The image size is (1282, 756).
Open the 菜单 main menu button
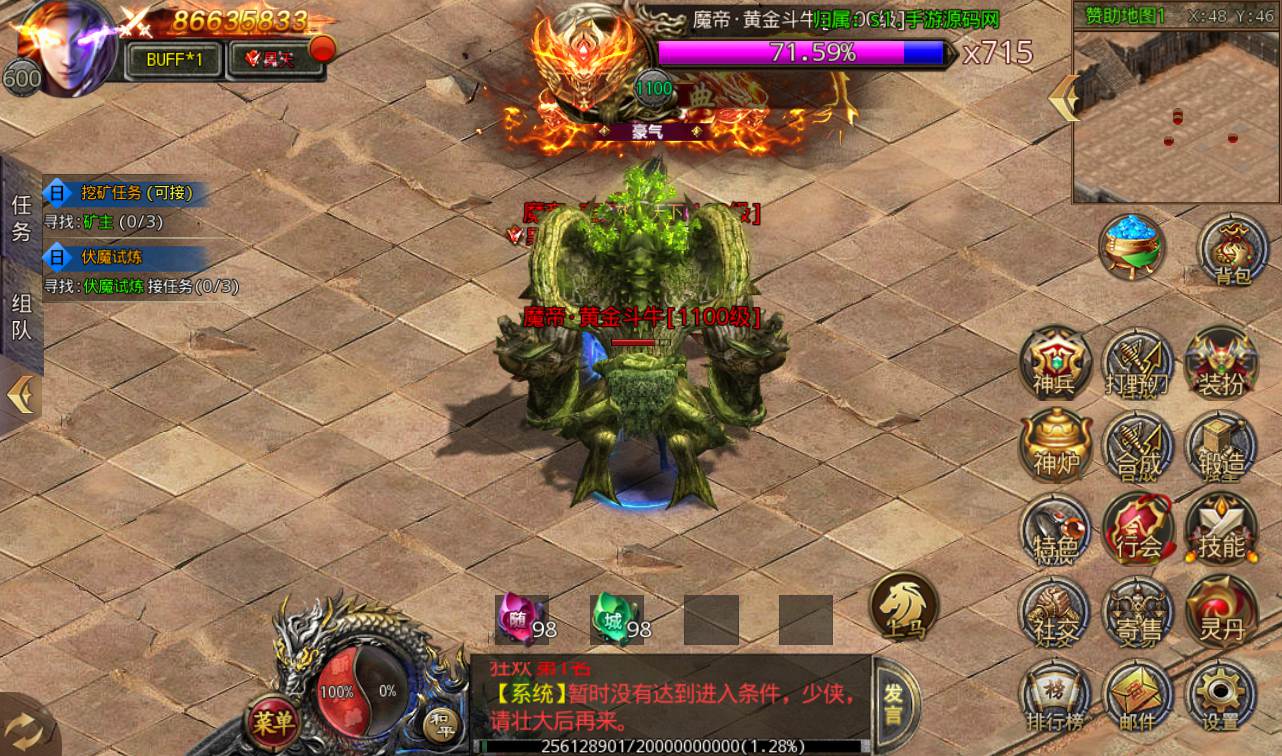tap(273, 719)
